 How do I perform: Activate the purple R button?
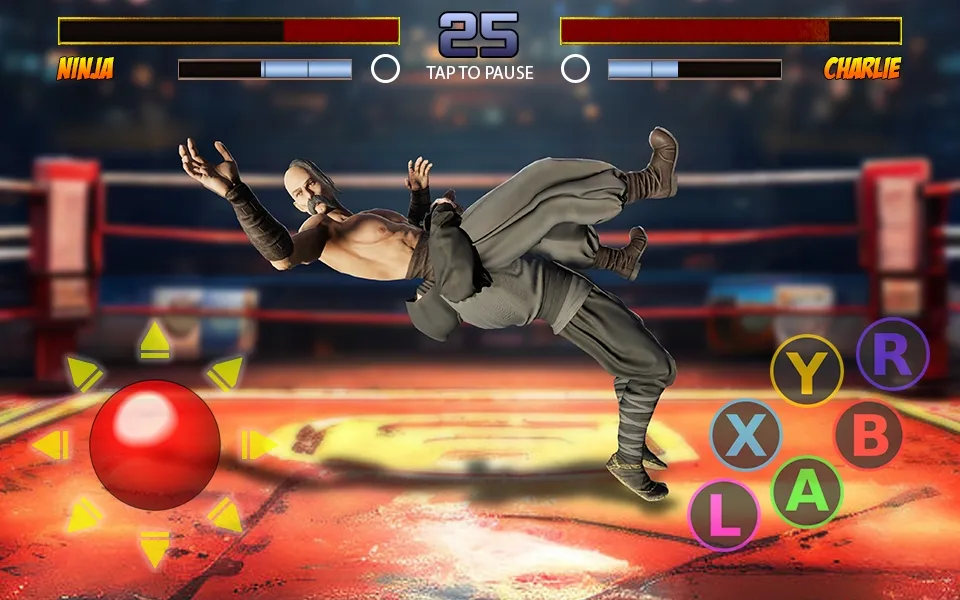point(893,354)
